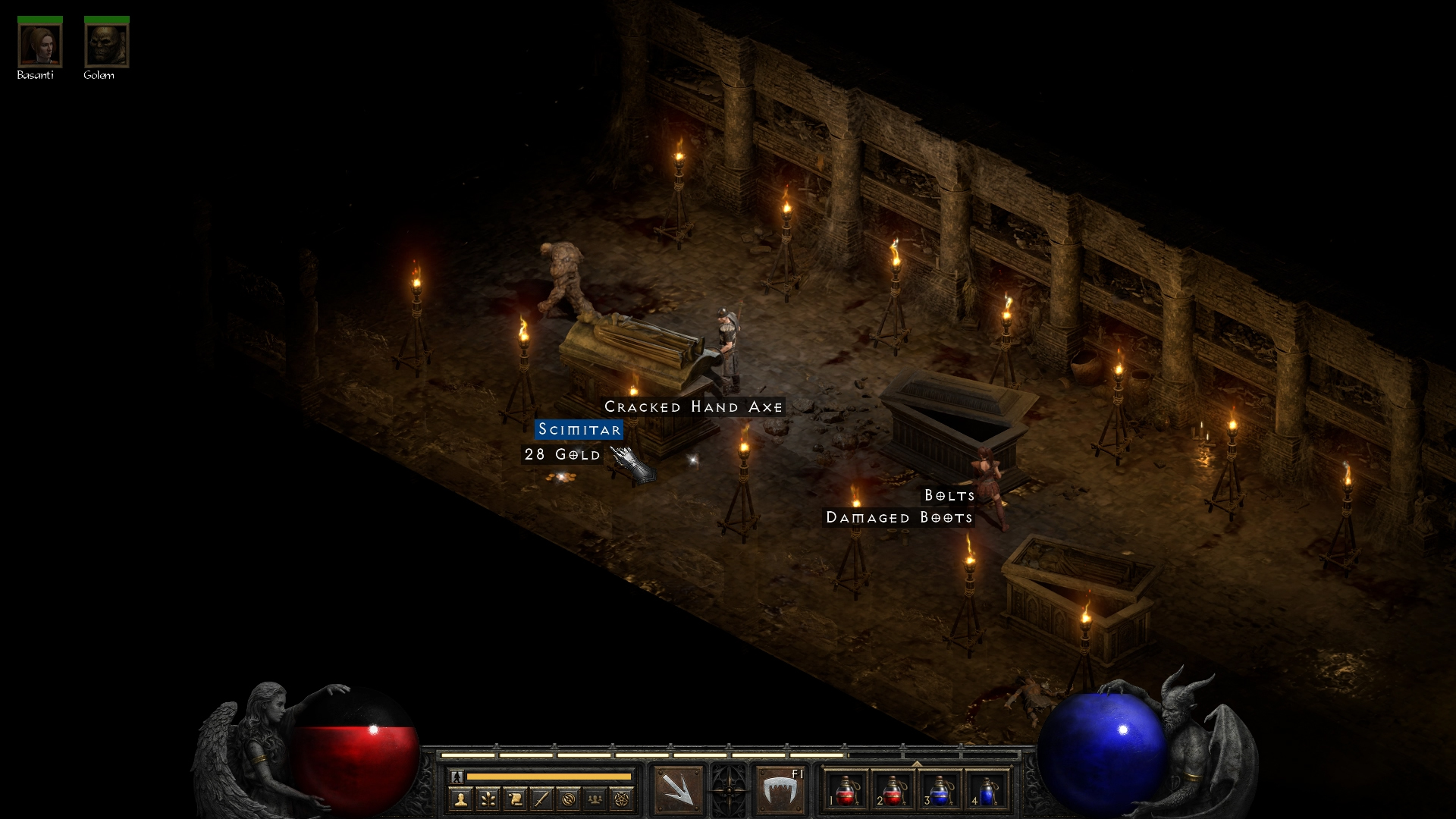Open the character sheet icon
The image size is (1456, 819).
click(x=460, y=799)
